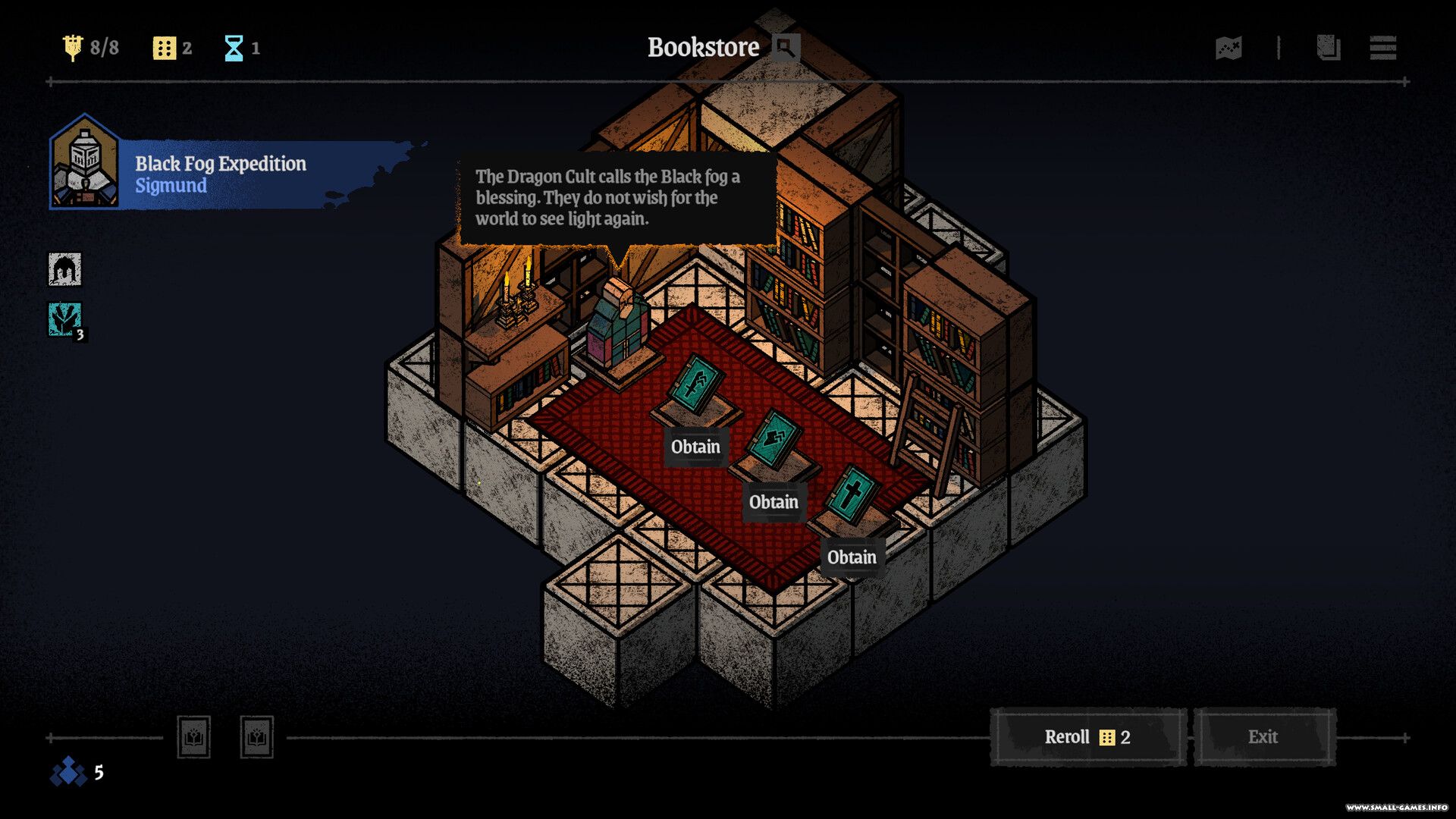Open the expedition map

1228,49
